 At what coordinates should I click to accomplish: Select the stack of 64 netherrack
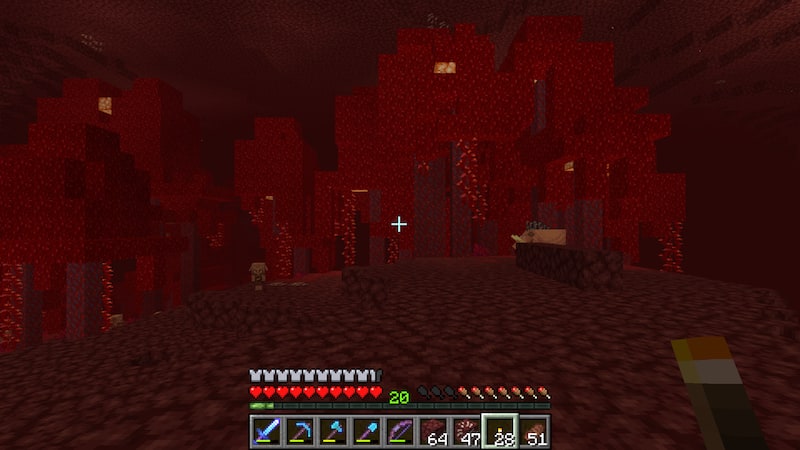[x=433, y=432]
